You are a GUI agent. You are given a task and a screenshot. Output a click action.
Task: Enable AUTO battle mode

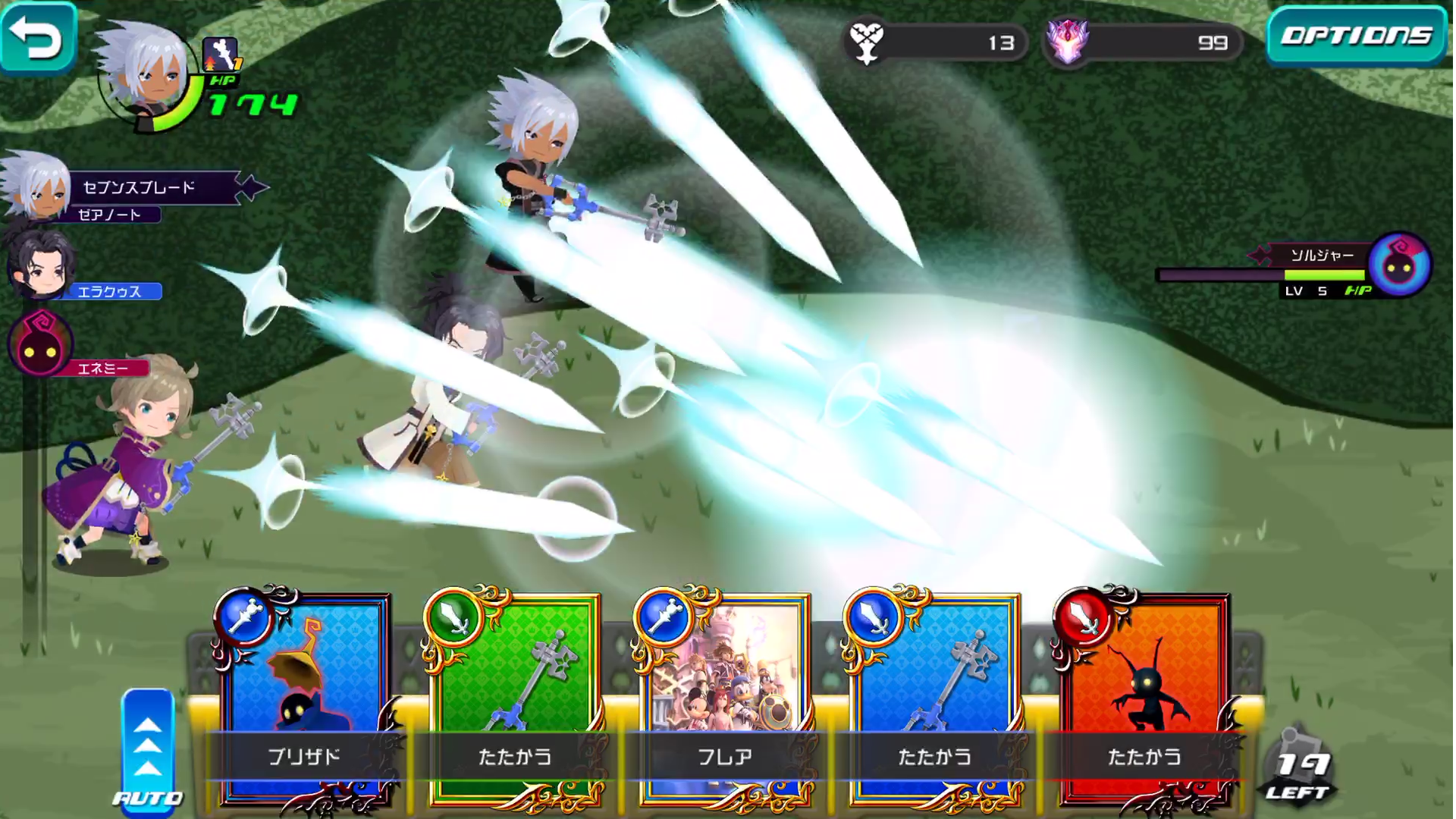tap(149, 794)
